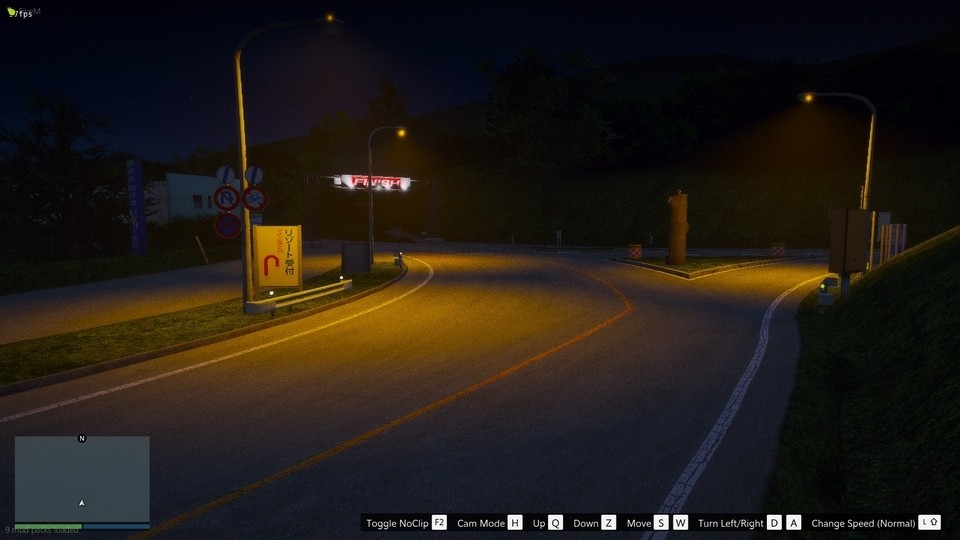The height and width of the screenshot is (540, 960).
Task: Click the player arrow on the minimap
Action: pos(82,502)
